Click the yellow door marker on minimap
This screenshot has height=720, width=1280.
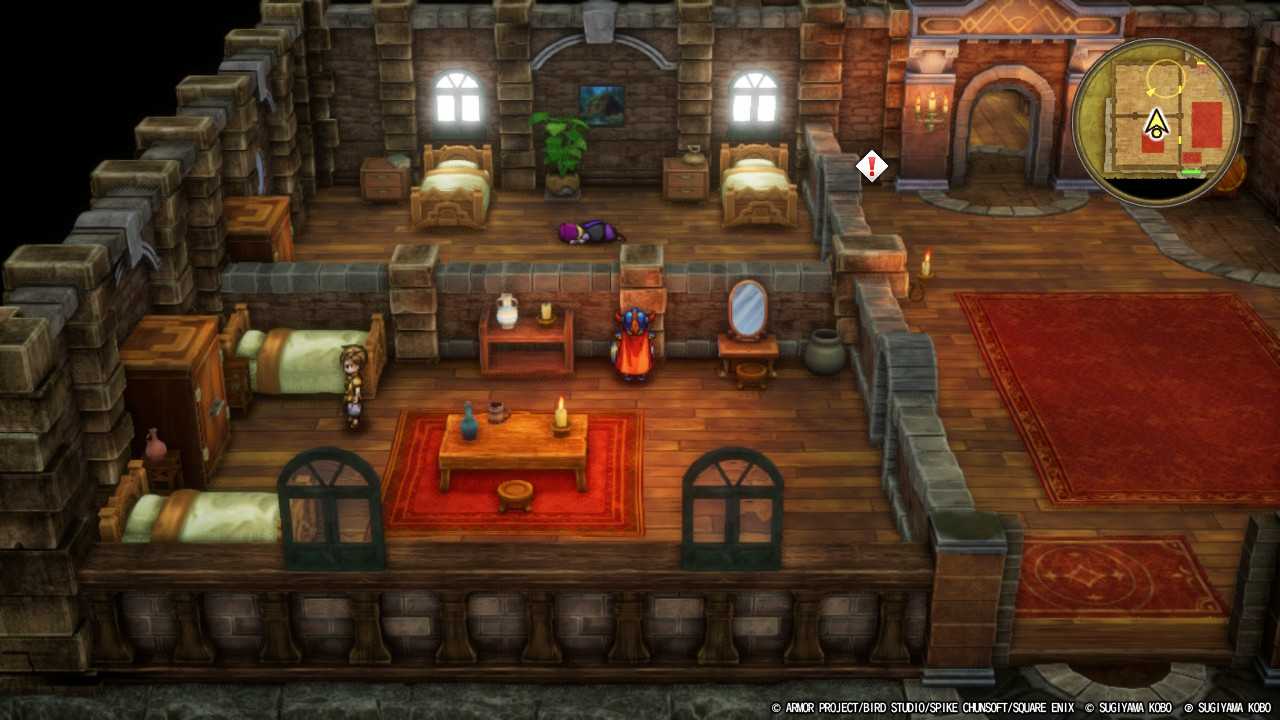pyautogui.click(x=1180, y=139)
